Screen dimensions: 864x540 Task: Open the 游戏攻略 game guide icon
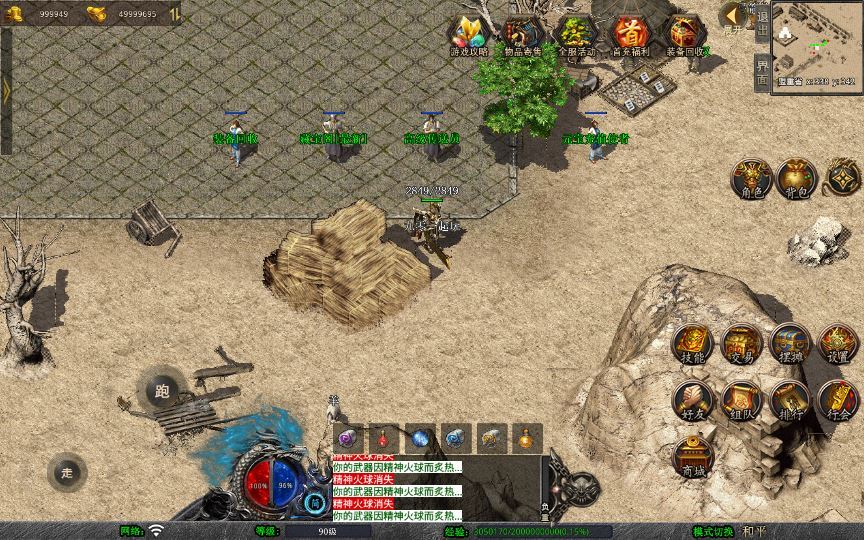pos(468,36)
